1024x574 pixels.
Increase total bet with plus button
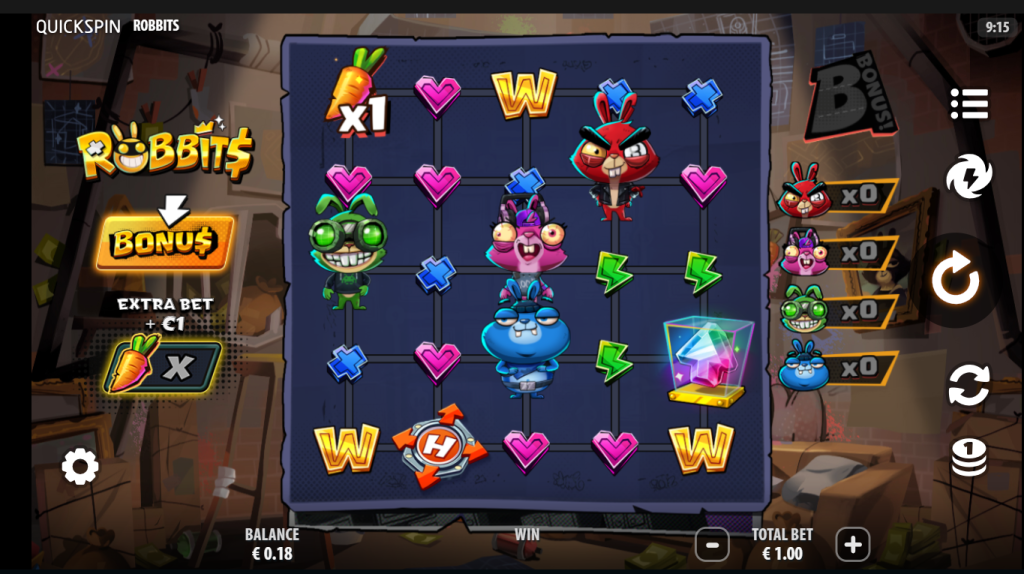coord(852,545)
